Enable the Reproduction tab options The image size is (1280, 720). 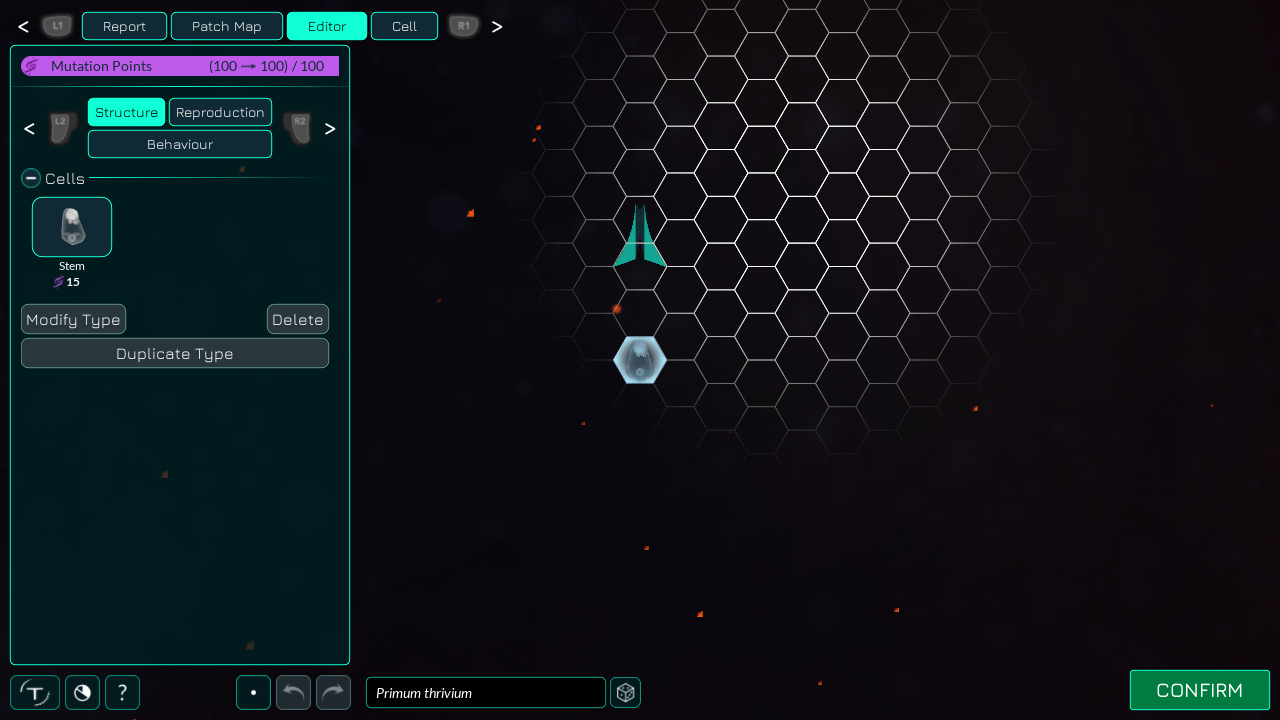[x=220, y=112]
